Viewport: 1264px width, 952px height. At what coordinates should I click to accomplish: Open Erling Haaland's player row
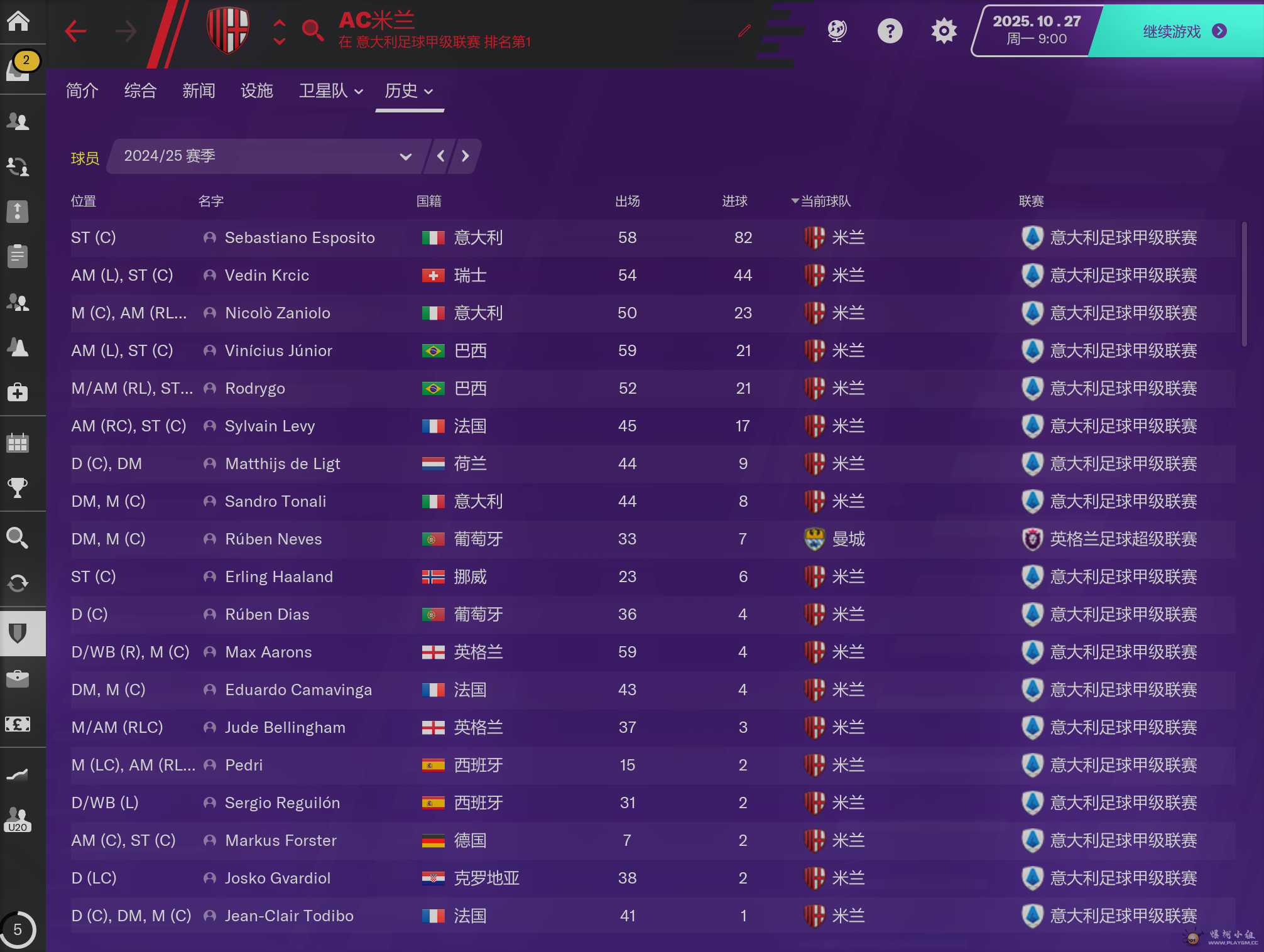tap(279, 577)
